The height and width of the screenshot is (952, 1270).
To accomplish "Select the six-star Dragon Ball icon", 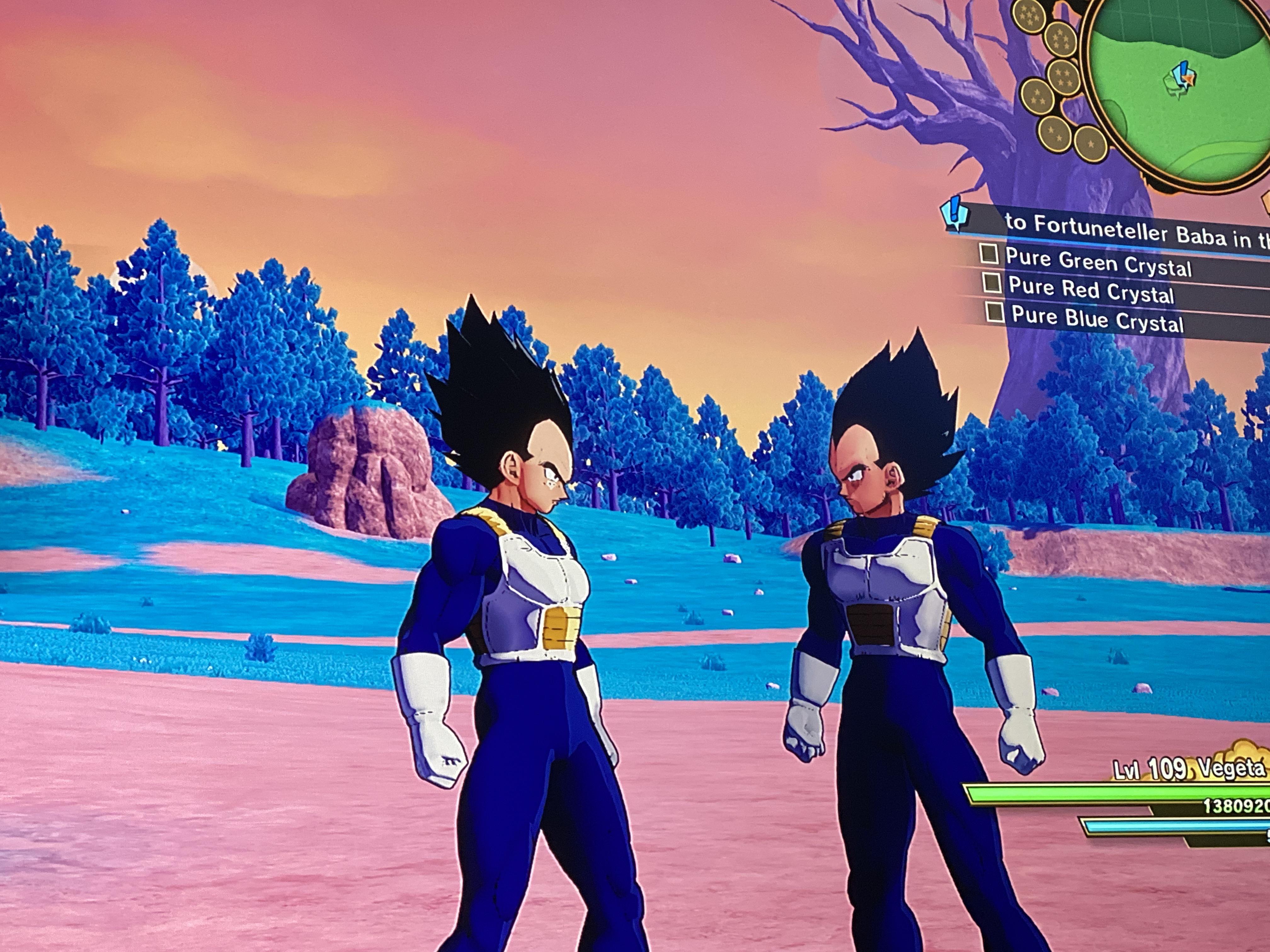I will (x=1061, y=38).
